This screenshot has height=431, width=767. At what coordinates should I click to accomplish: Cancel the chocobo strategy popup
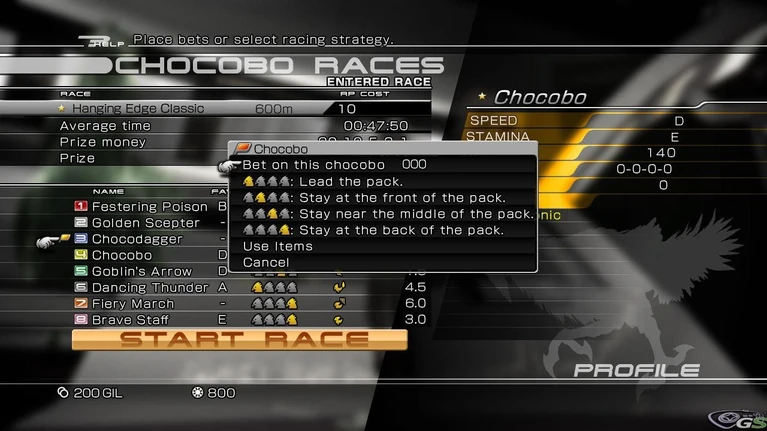(266, 262)
